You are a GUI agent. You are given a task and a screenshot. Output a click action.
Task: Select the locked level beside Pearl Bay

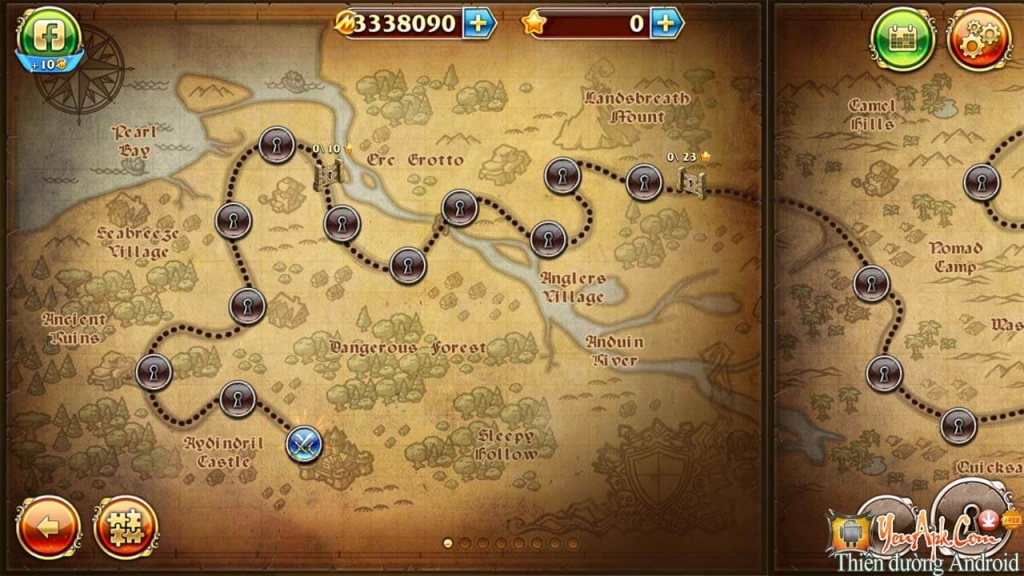[275, 146]
